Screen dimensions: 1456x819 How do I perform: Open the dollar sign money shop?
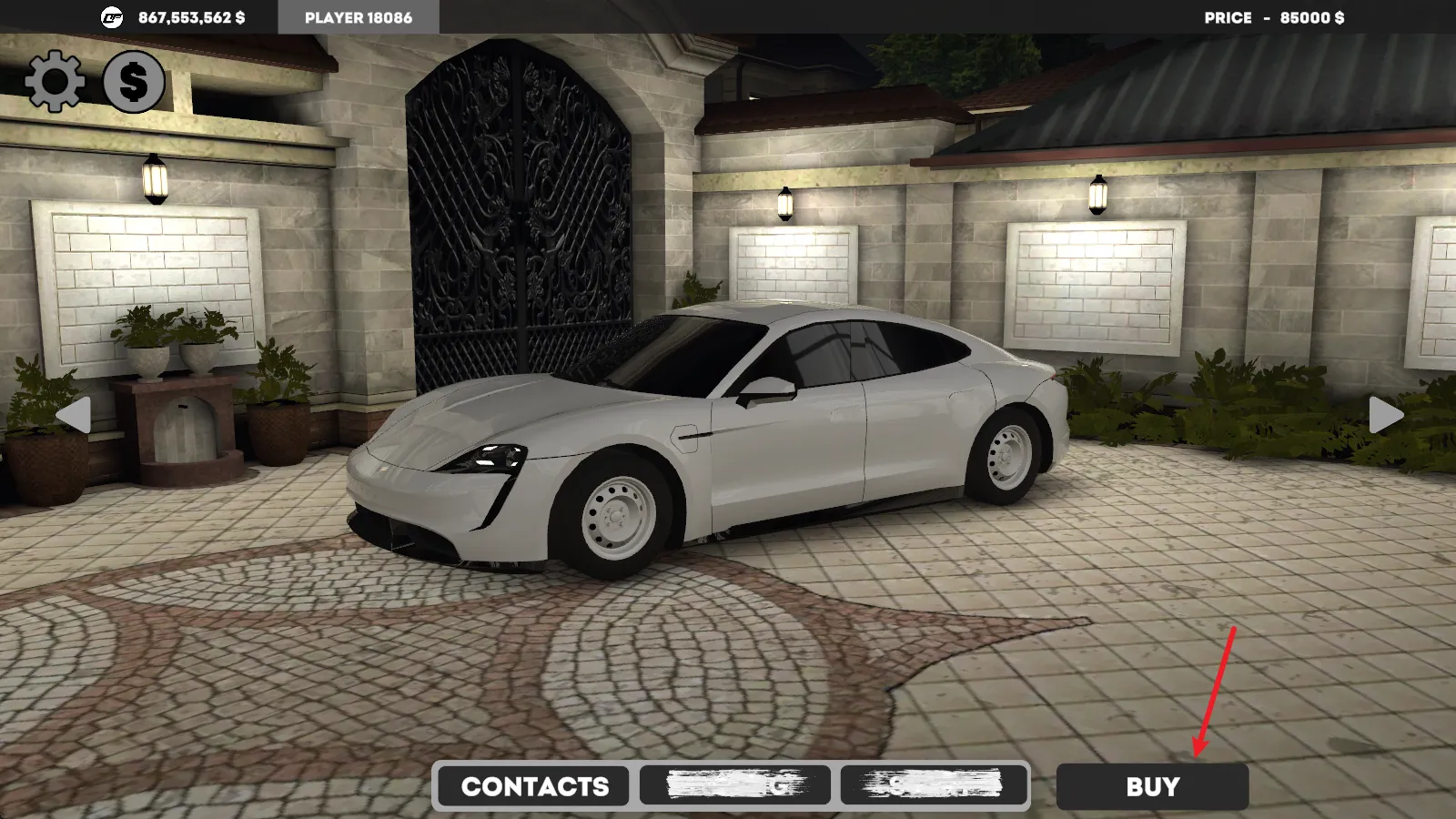pos(134,81)
